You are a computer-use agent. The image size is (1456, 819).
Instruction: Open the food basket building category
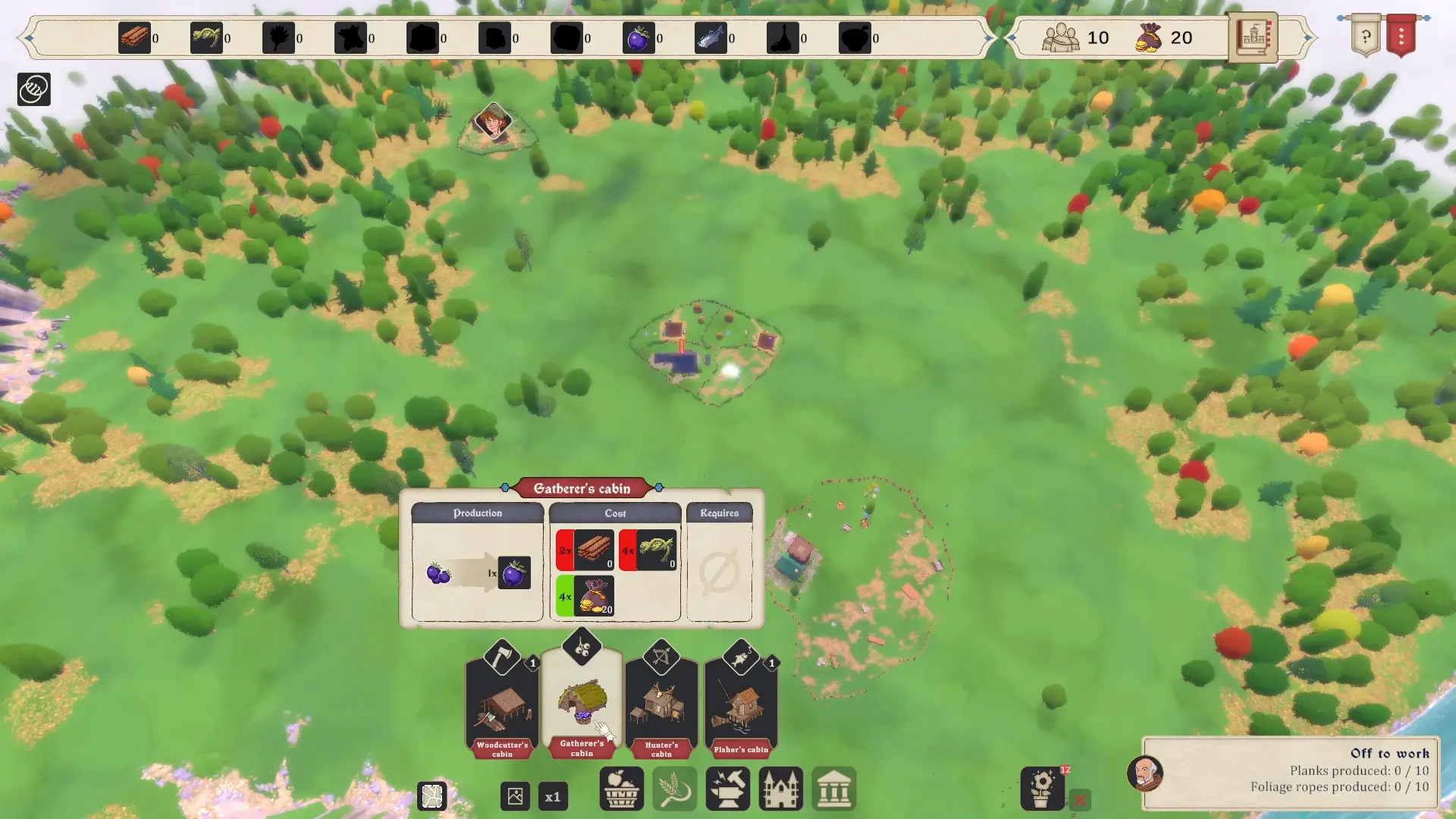pyautogui.click(x=622, y=789)
